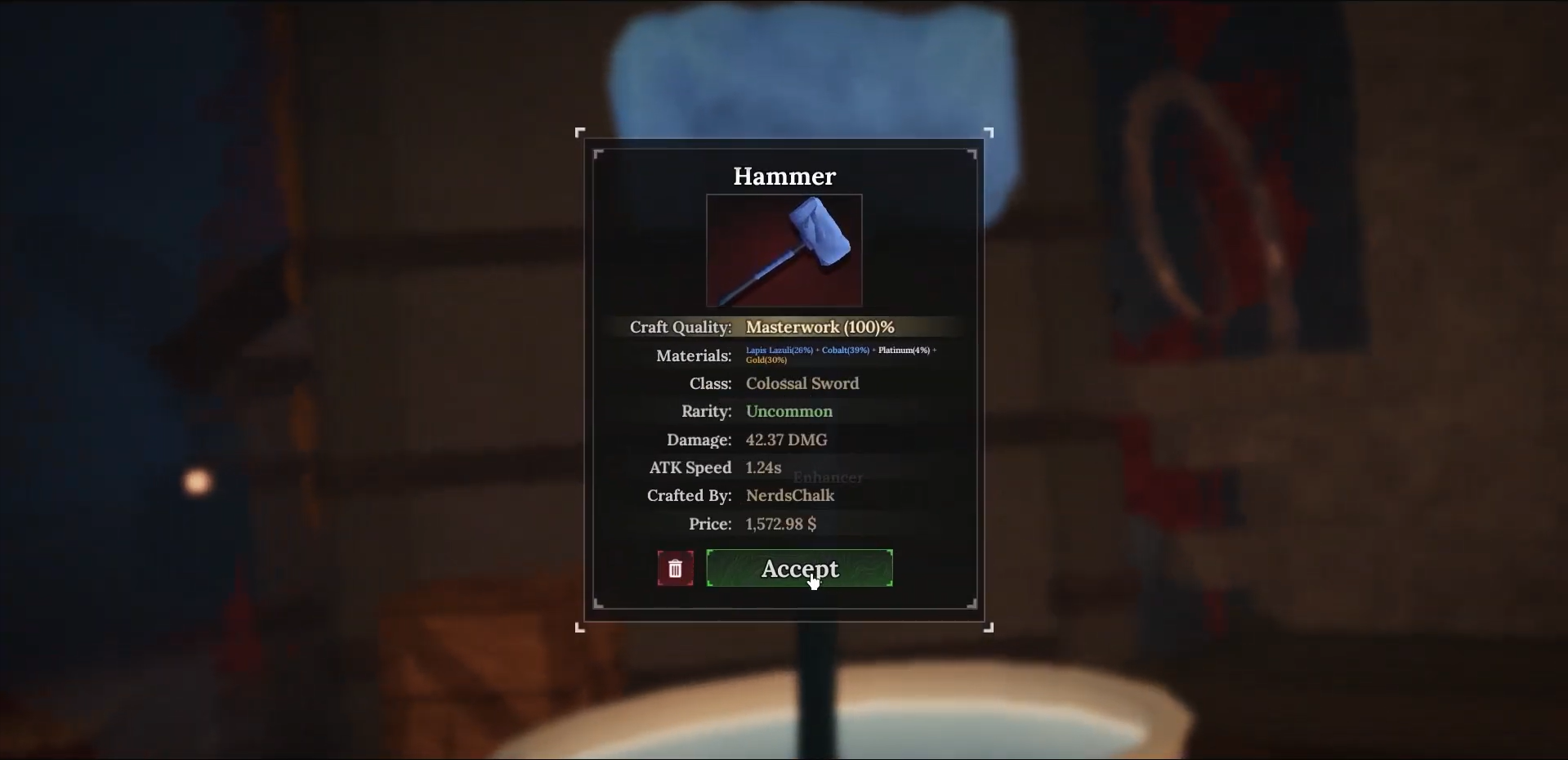Viewport: 1568px width, 760px height.
Task: Select the Craft Quality row
Action: (681, 327)
